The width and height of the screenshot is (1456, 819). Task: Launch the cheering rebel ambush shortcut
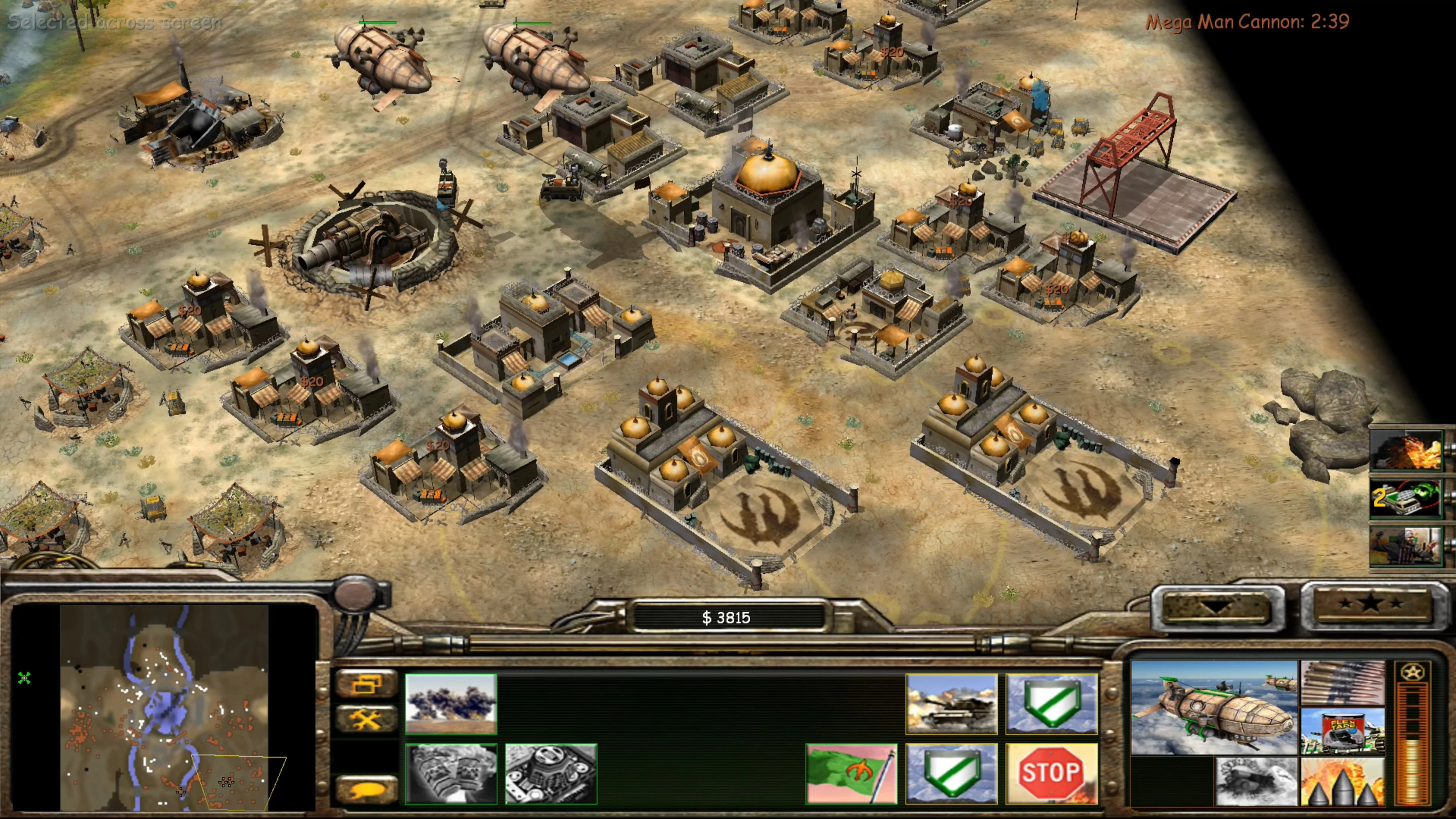tap(1406, 546)
